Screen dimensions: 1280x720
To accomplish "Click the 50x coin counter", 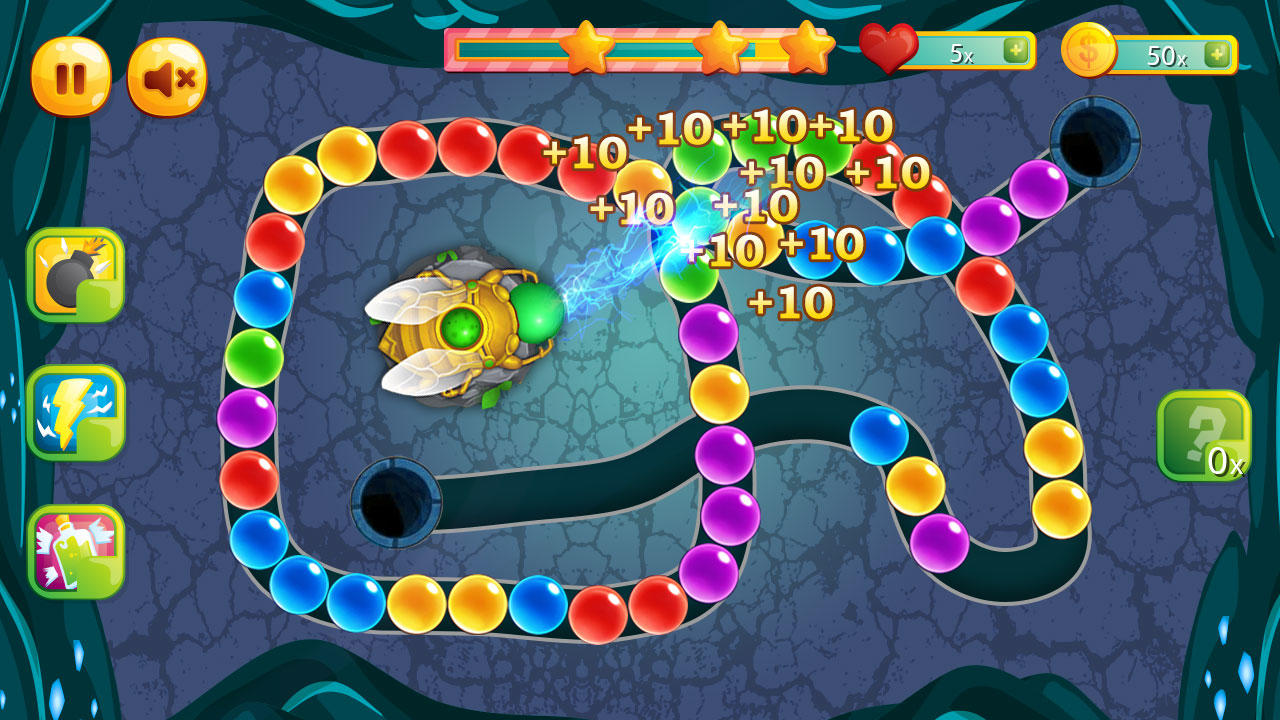I will click(1168, 53).
